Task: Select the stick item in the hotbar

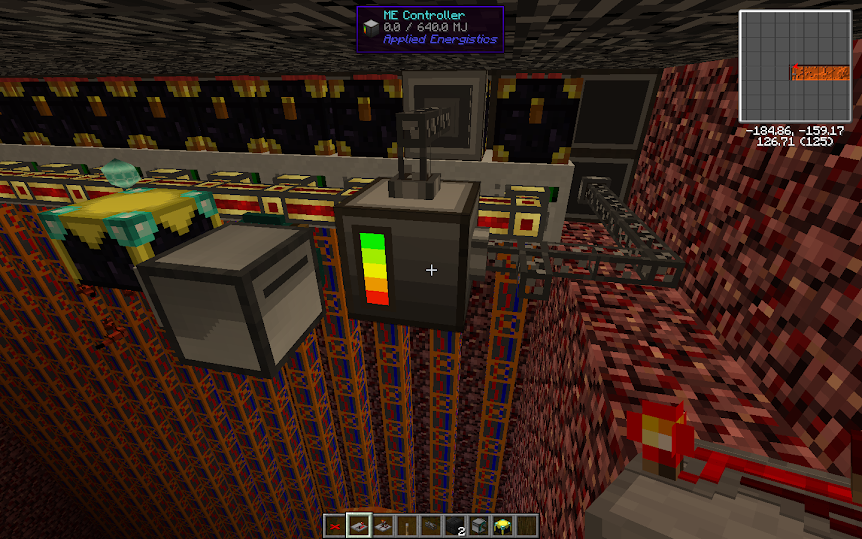Action: (x=407, y=525)
